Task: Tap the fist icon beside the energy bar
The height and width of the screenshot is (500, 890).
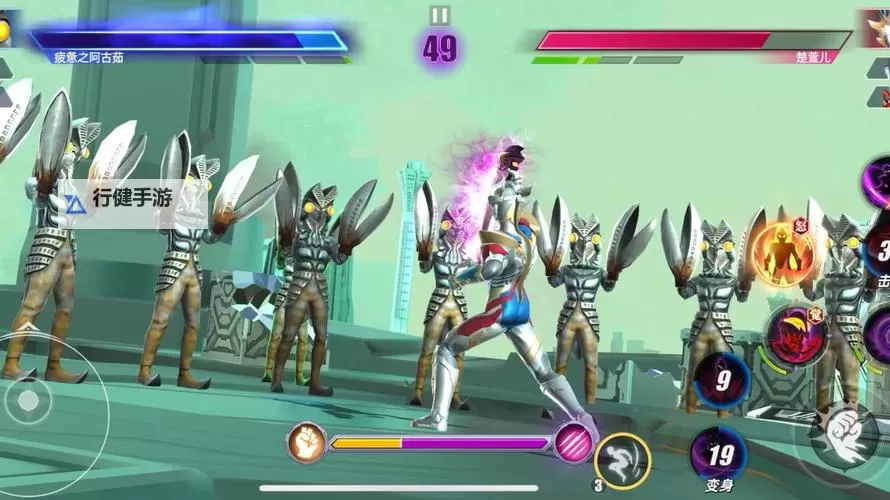Action: point(307,442)
